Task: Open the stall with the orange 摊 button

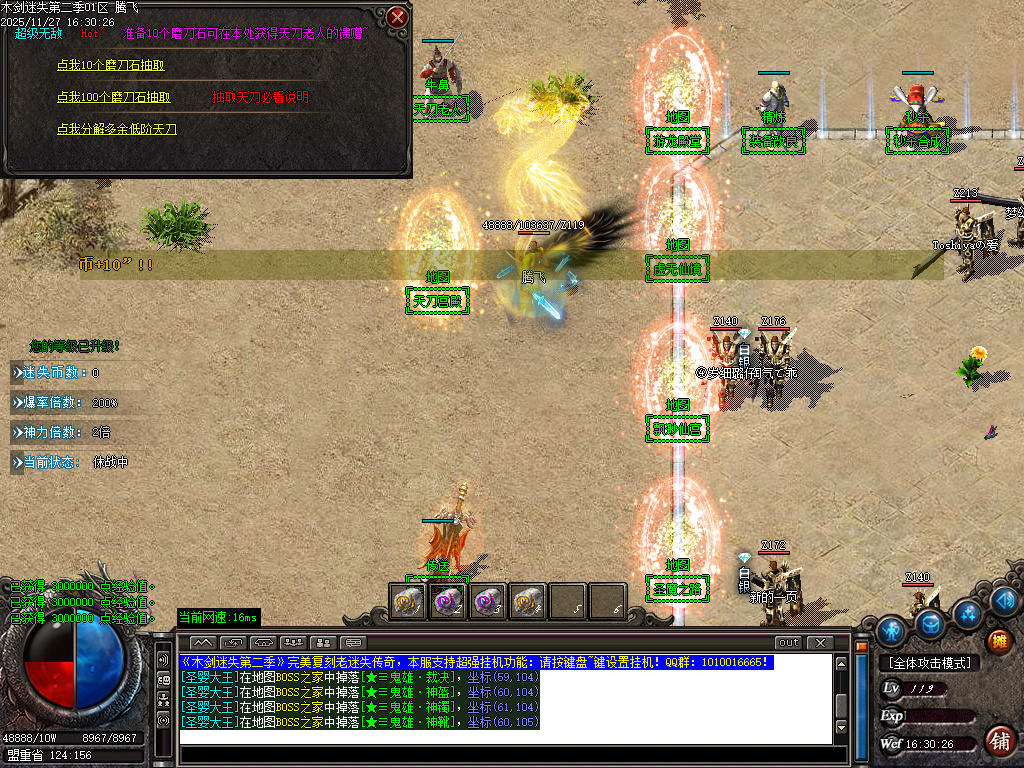Action: tap(997, 641)
